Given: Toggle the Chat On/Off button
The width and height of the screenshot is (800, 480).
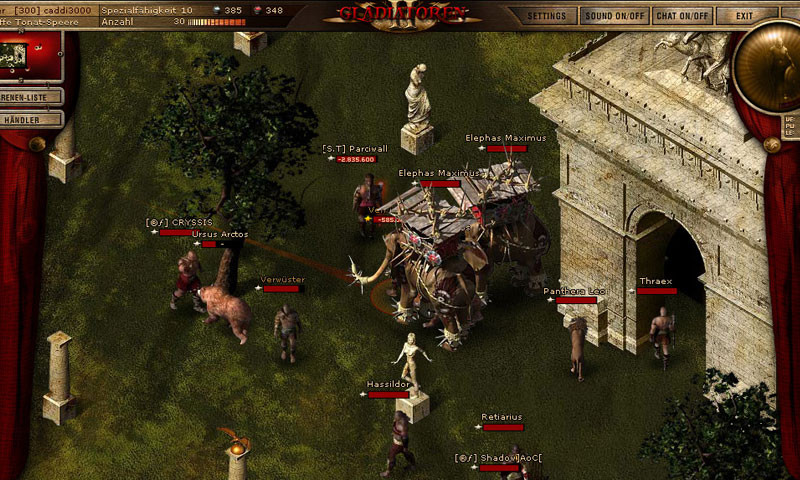Looking at the screenshot, I should pos(682,16).
